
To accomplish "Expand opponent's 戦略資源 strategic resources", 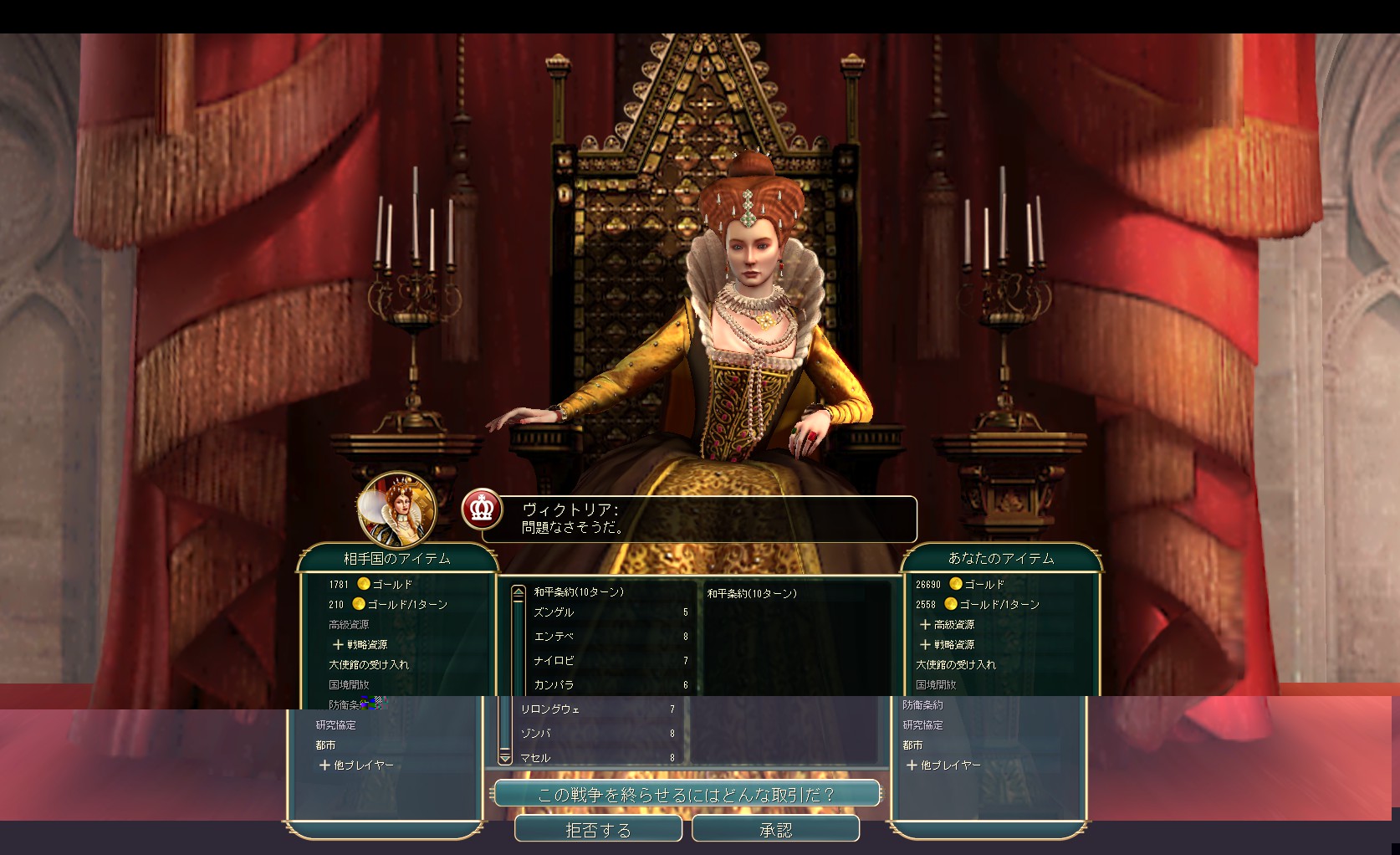I will [x=360, y=644].
